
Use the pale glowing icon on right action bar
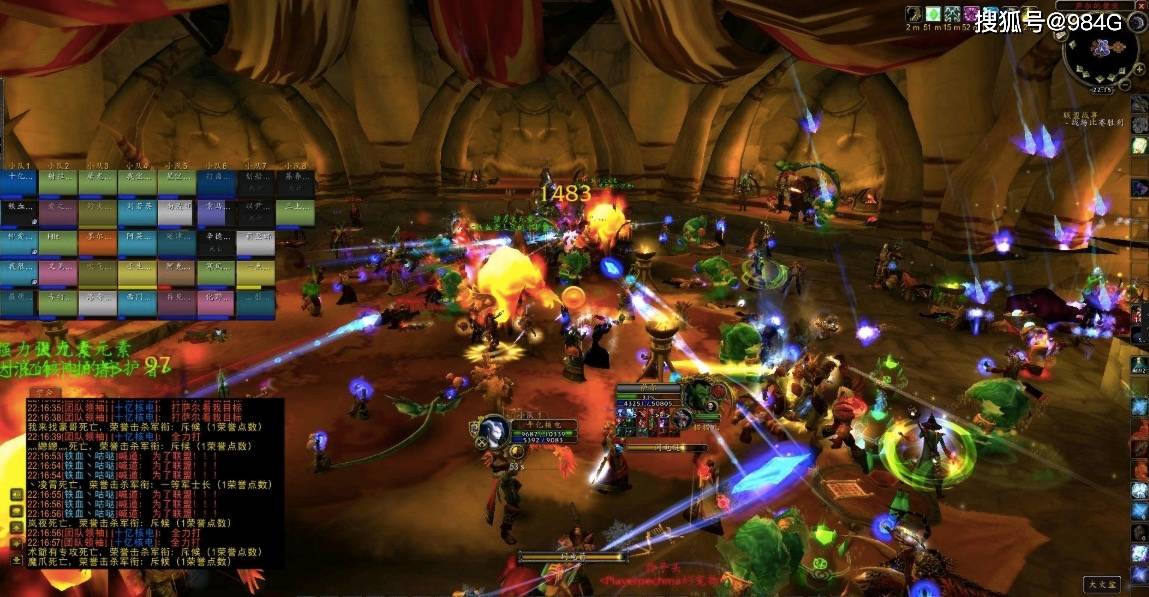tap(1139, 146)
